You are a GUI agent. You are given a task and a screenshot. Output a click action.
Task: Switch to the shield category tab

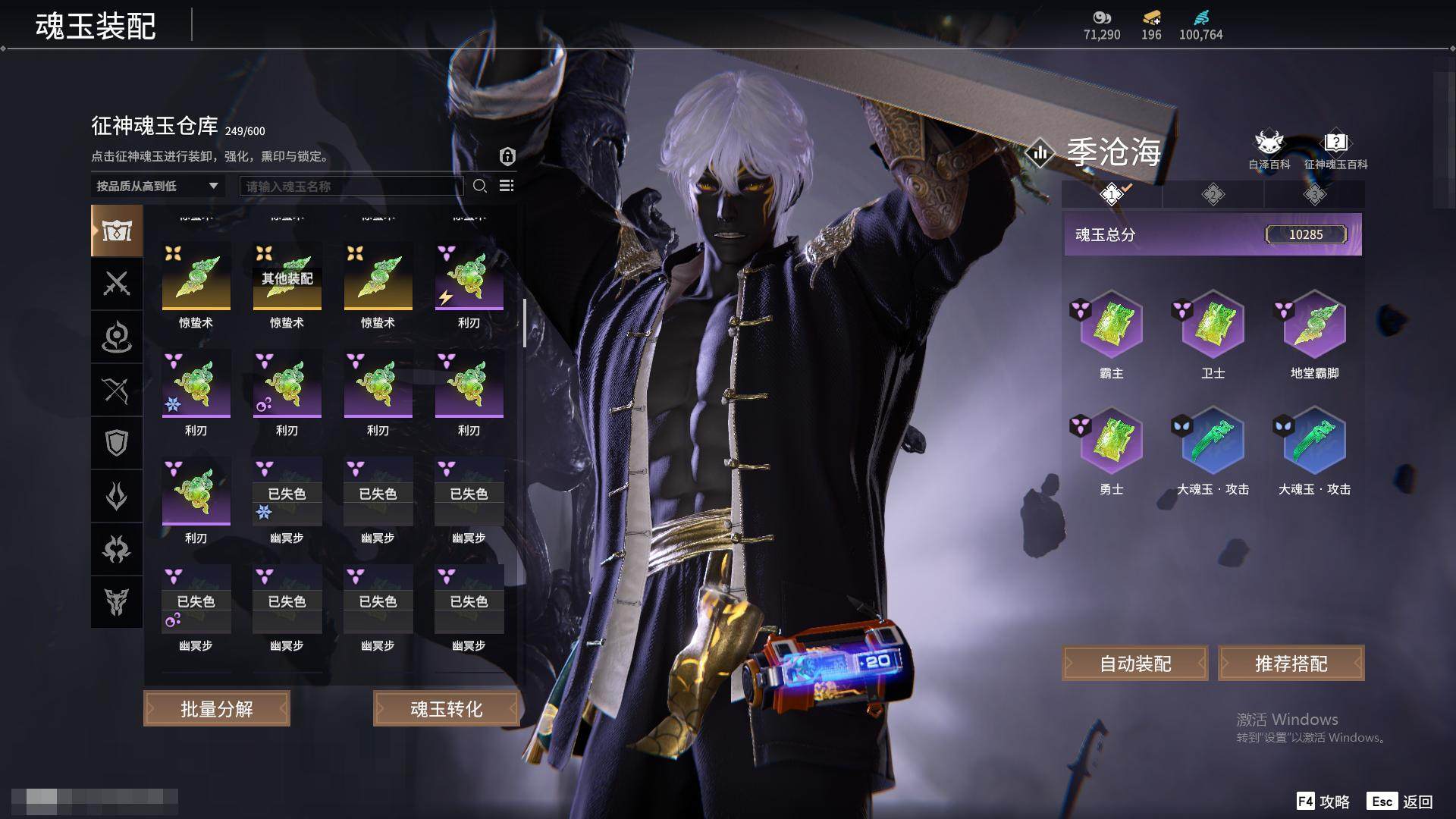(117, 443)
